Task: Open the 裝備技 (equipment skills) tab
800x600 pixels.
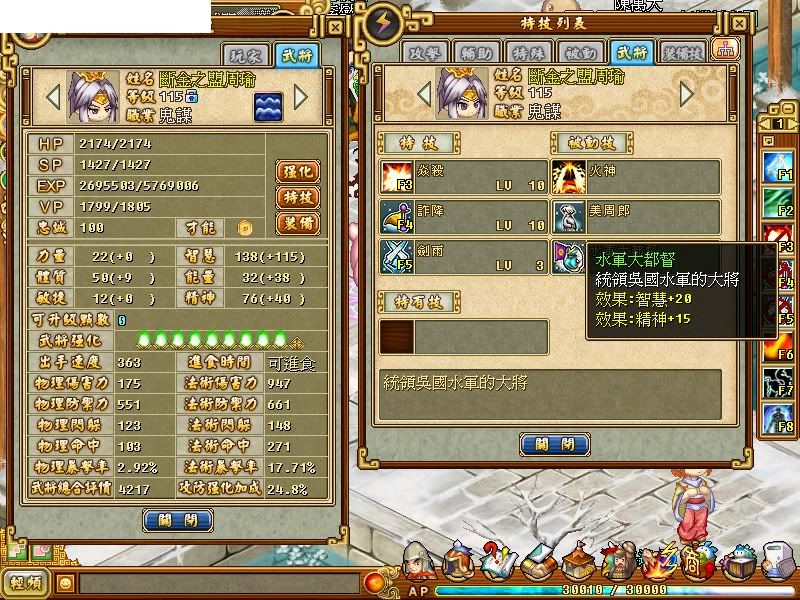Action: (x=682, y=53)
